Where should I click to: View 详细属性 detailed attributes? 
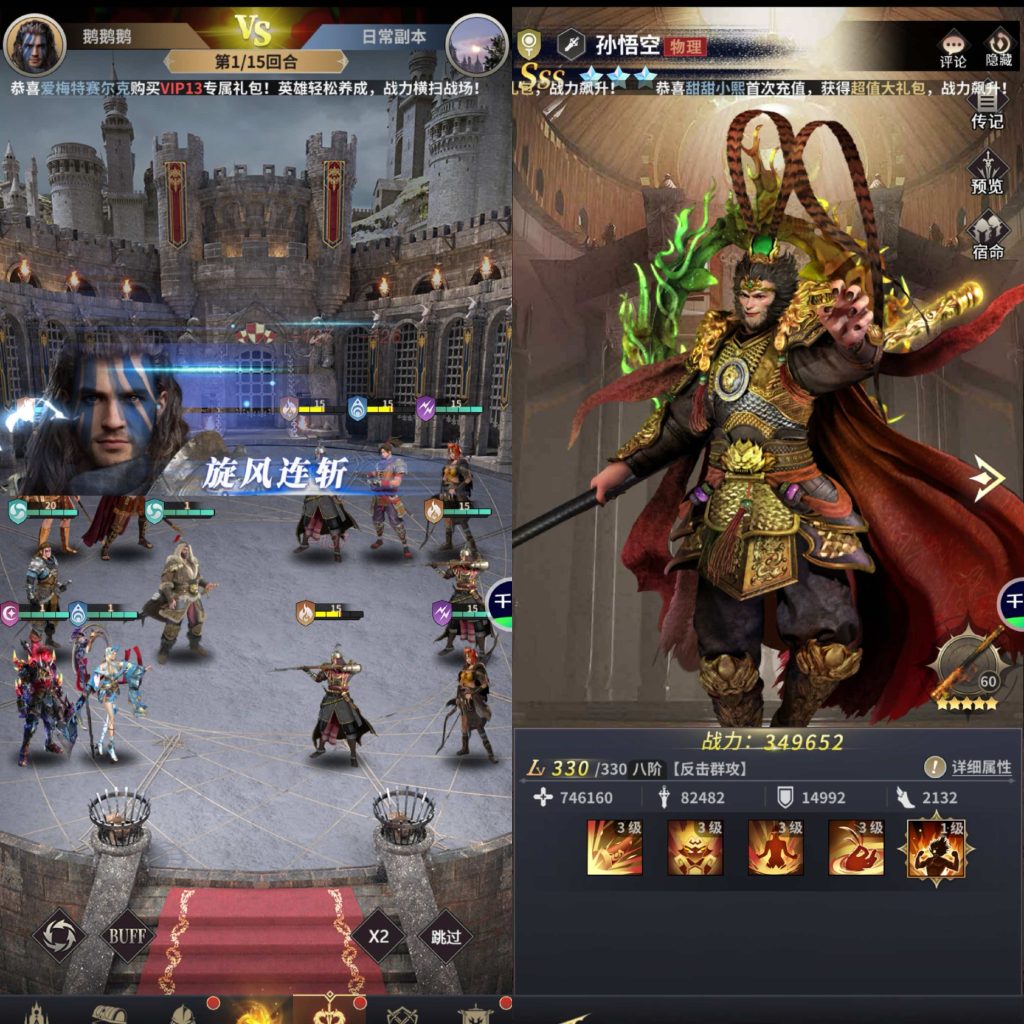(968, 767)
